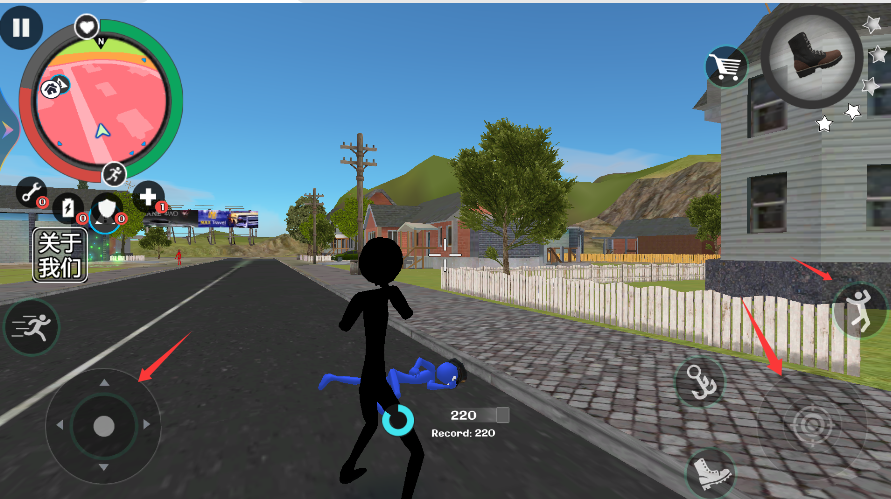Tap the wrench repair item icon
The width and height of the screenshot is (891, 499).
32,193
